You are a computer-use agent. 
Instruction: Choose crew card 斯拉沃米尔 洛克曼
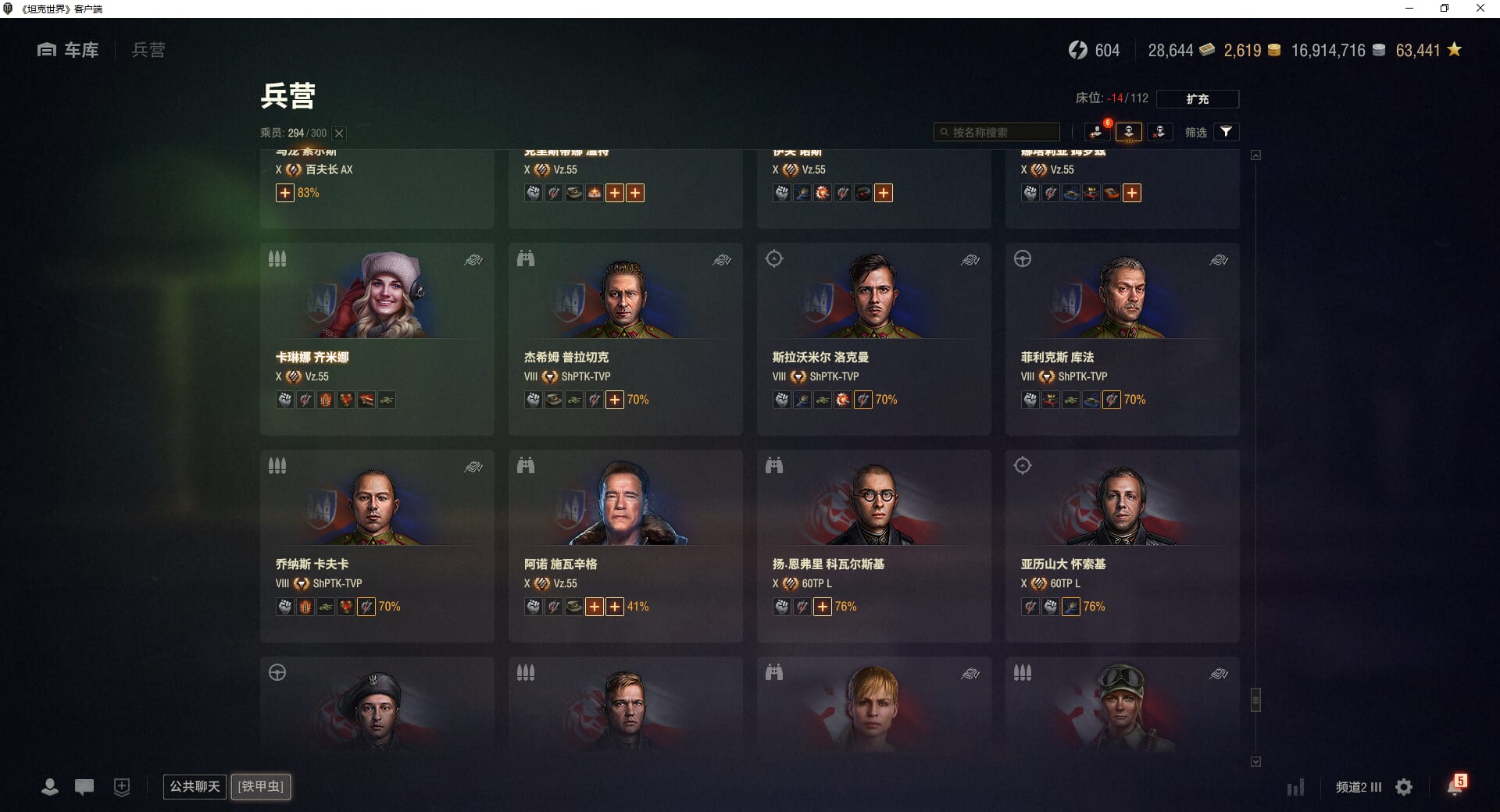[873, 338]
